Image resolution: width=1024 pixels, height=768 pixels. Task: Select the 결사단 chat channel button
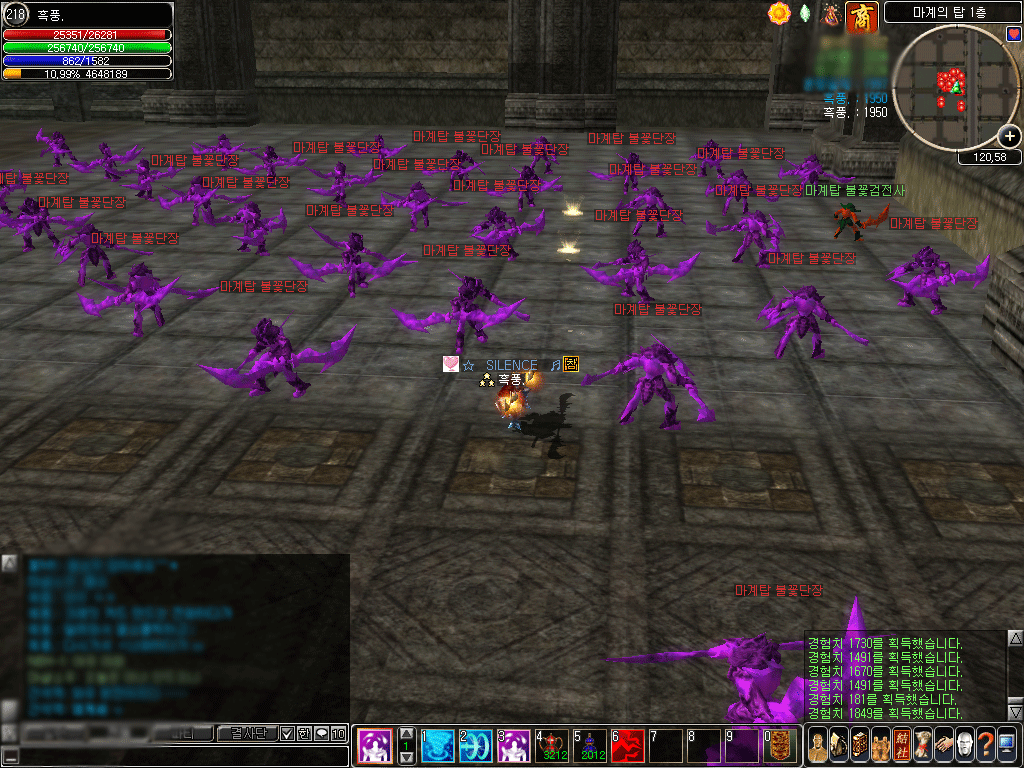click(246, 734)
